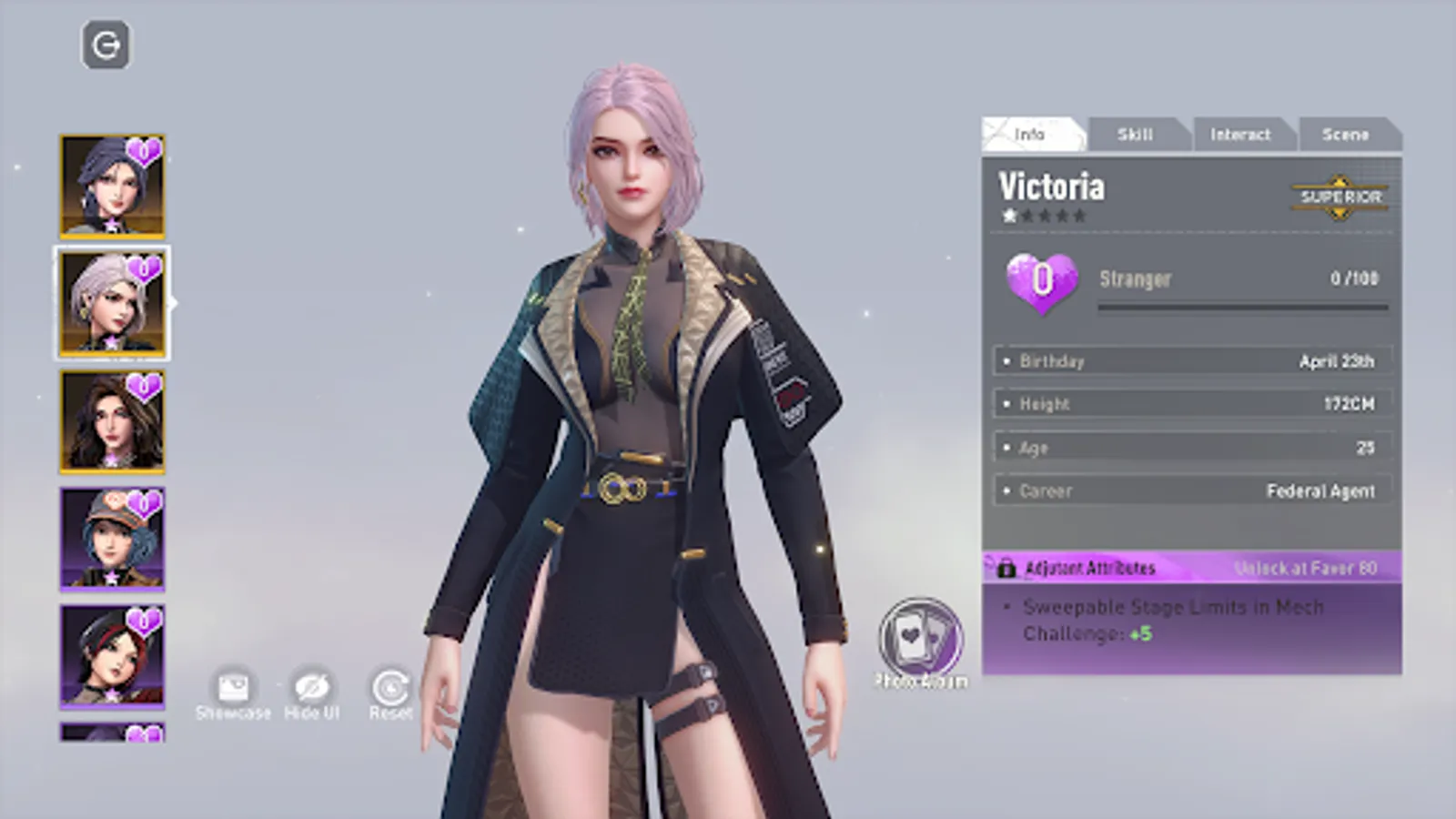
Task: Open the Interact tab
Action: pyautogui.click(x=1243, y=134)
